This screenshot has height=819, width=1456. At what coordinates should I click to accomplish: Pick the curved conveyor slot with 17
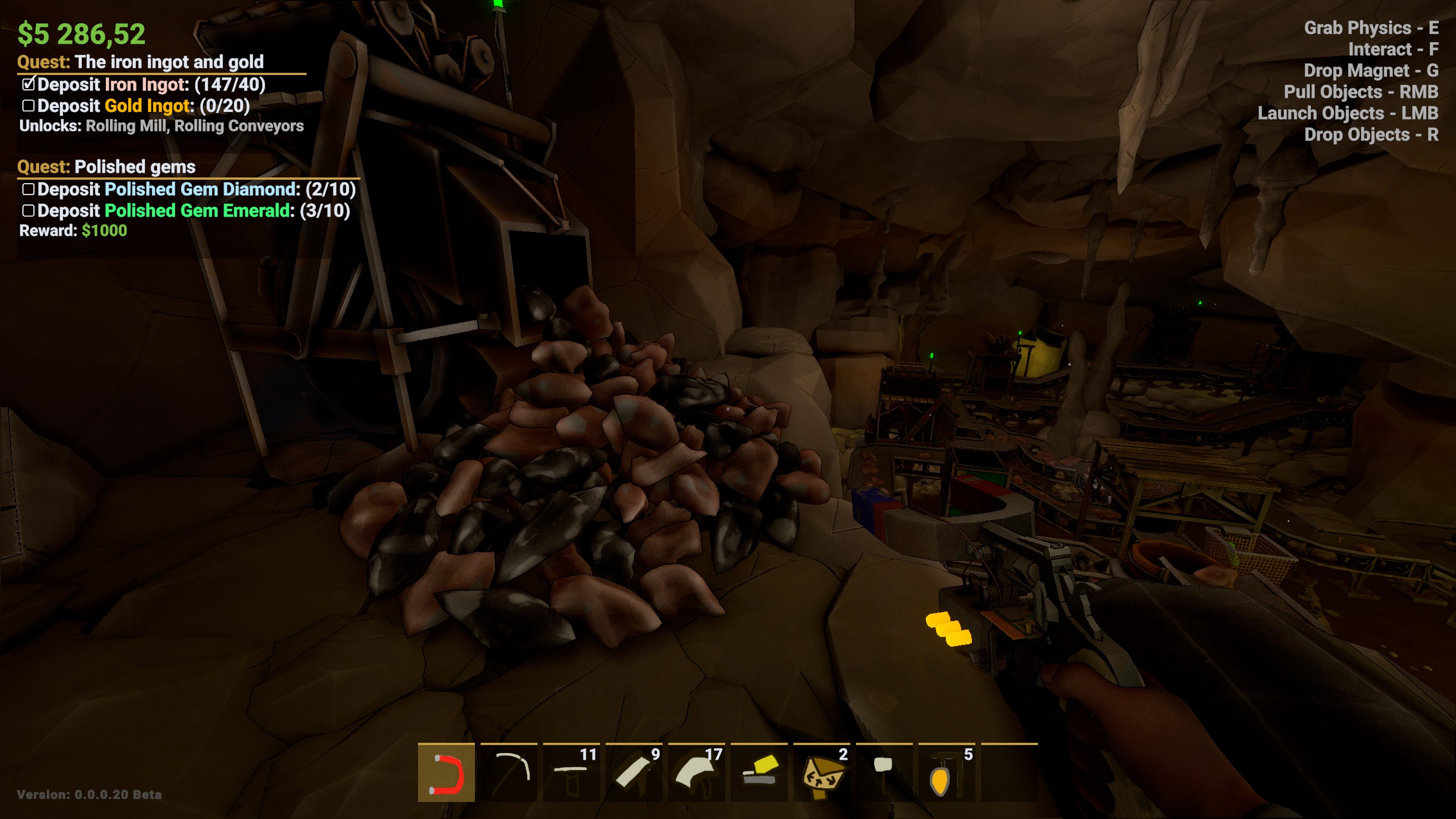click(697, 773)
